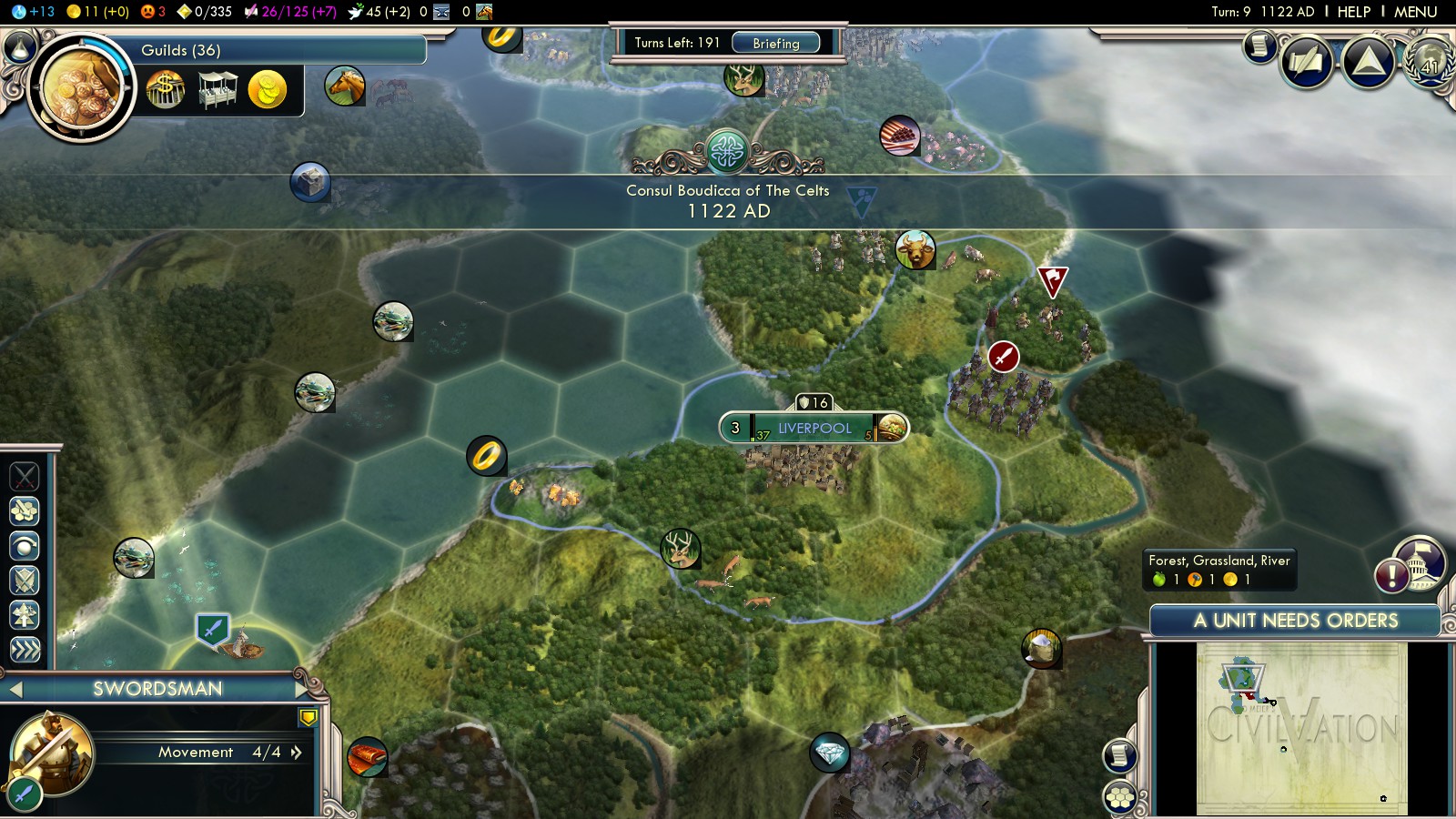1456x819 pixels.
Task: Click the A UNIT NEEDS ORDERS button
Action: point(1295,621)
